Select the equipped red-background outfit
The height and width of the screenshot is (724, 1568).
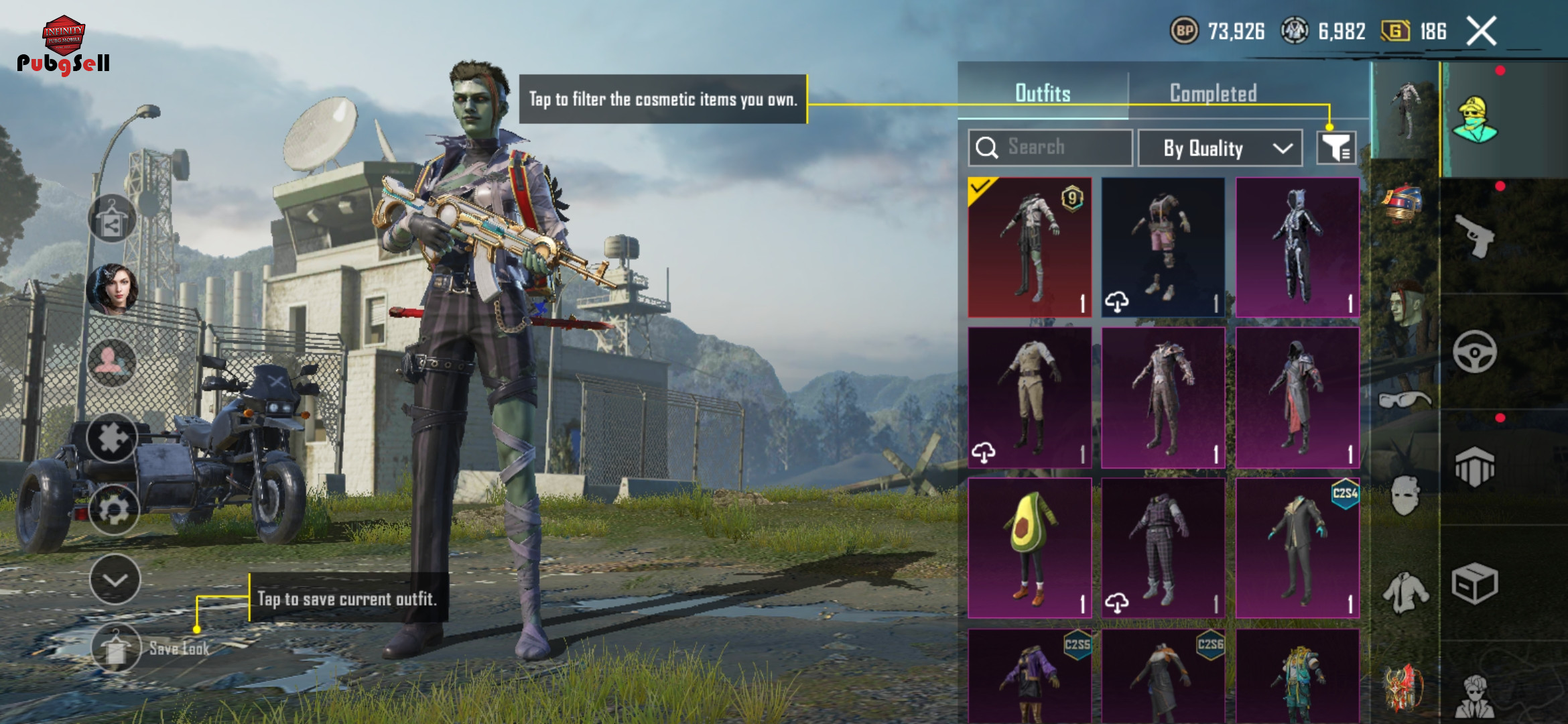tap(1030, 247)
